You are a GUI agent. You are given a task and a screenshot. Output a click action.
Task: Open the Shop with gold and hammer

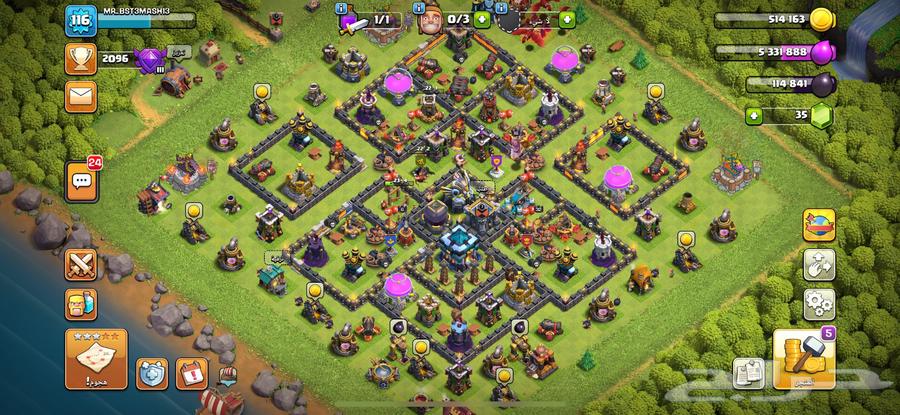click(x=798, y=358)
